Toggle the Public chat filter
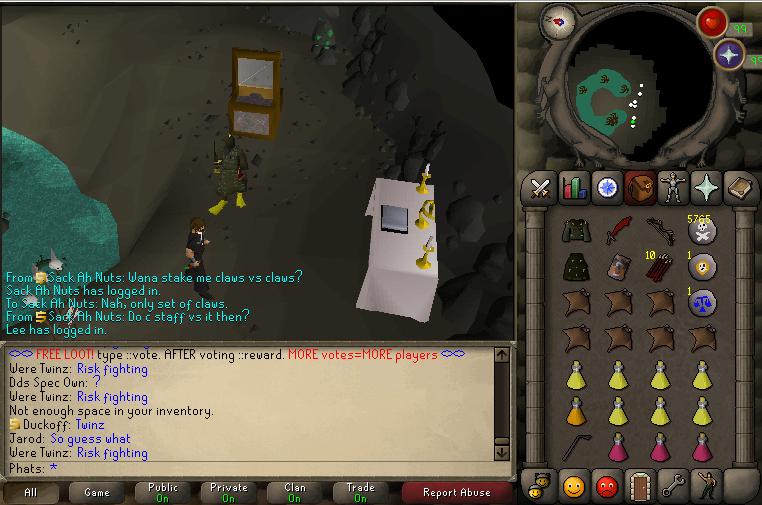This screenshot has width=762, height=505. coord(163,492)
